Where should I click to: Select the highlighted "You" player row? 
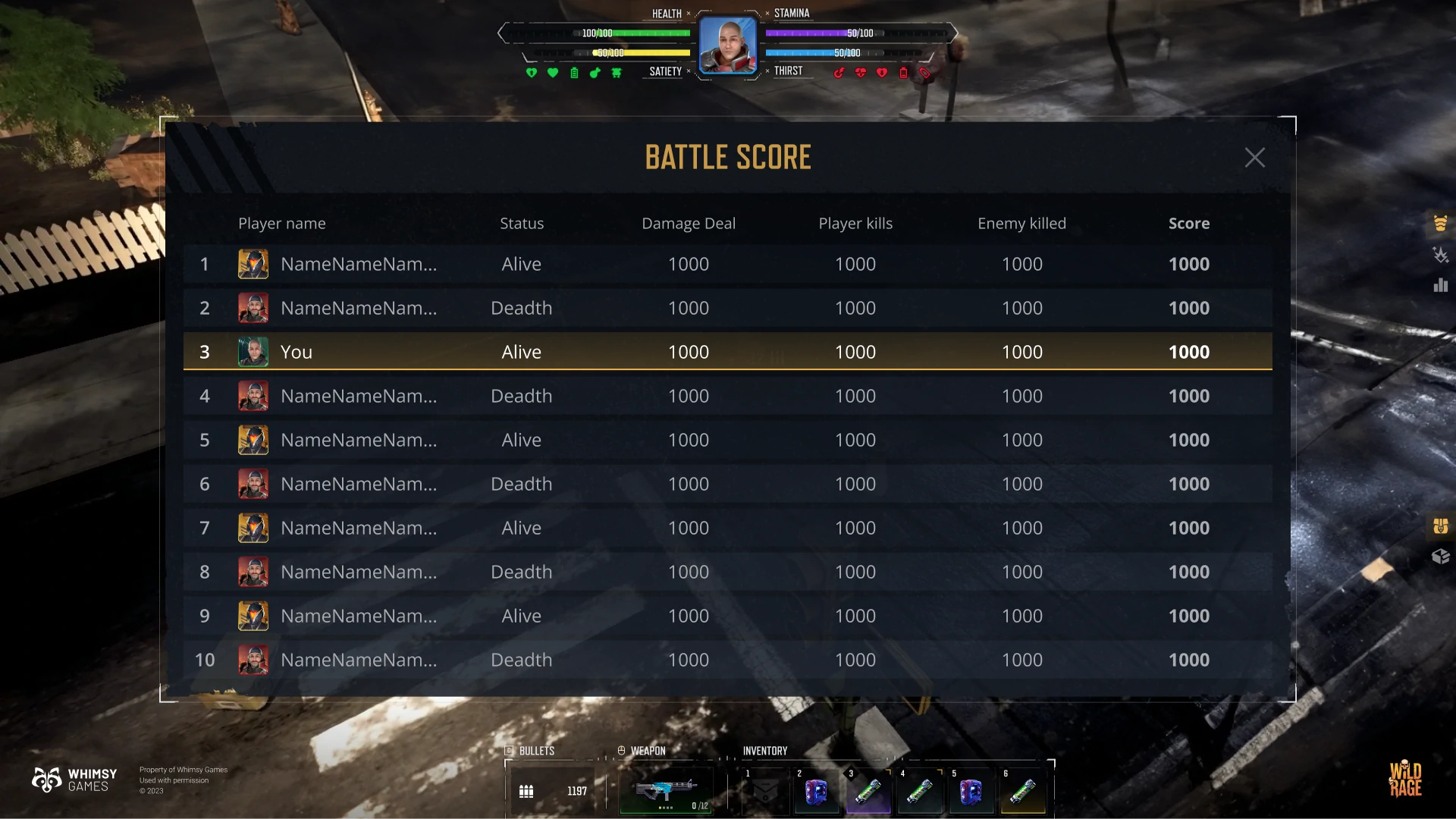tap(727, 352)
